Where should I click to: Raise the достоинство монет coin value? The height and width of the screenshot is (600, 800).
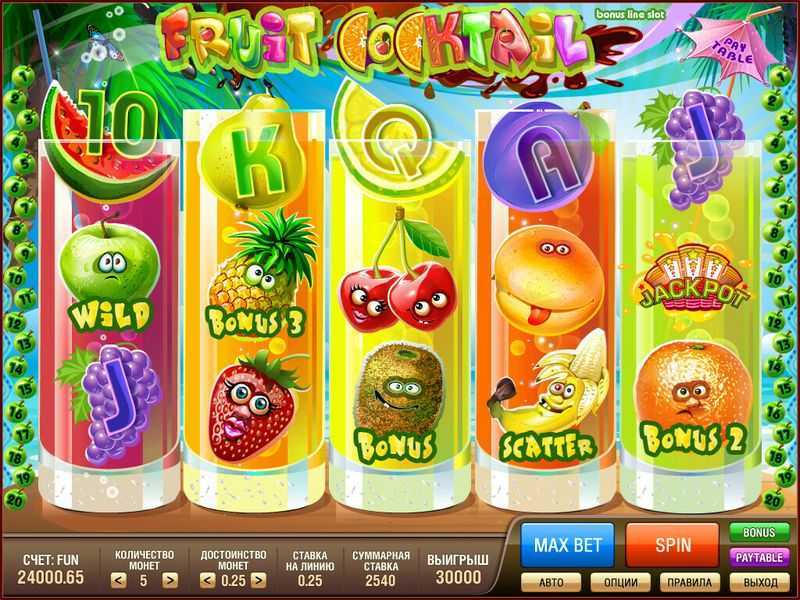(x=258, y=579)
